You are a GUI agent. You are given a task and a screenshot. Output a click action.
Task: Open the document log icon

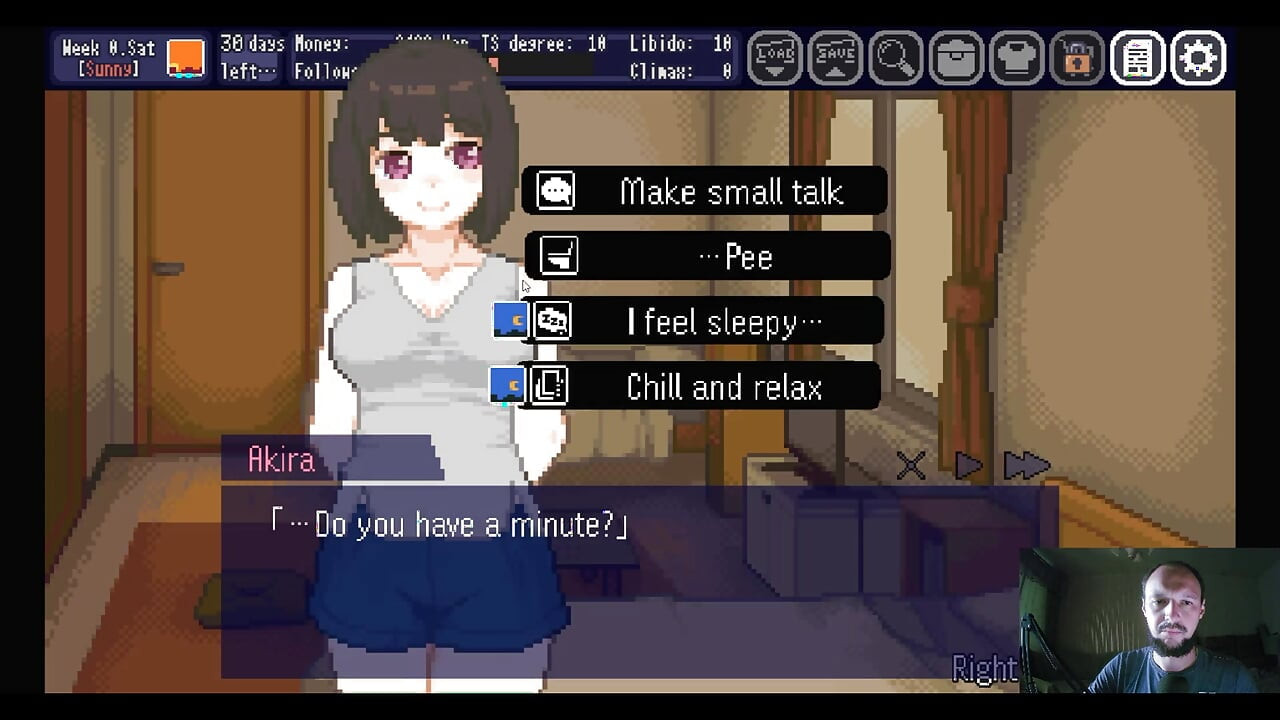(1137, 58)
